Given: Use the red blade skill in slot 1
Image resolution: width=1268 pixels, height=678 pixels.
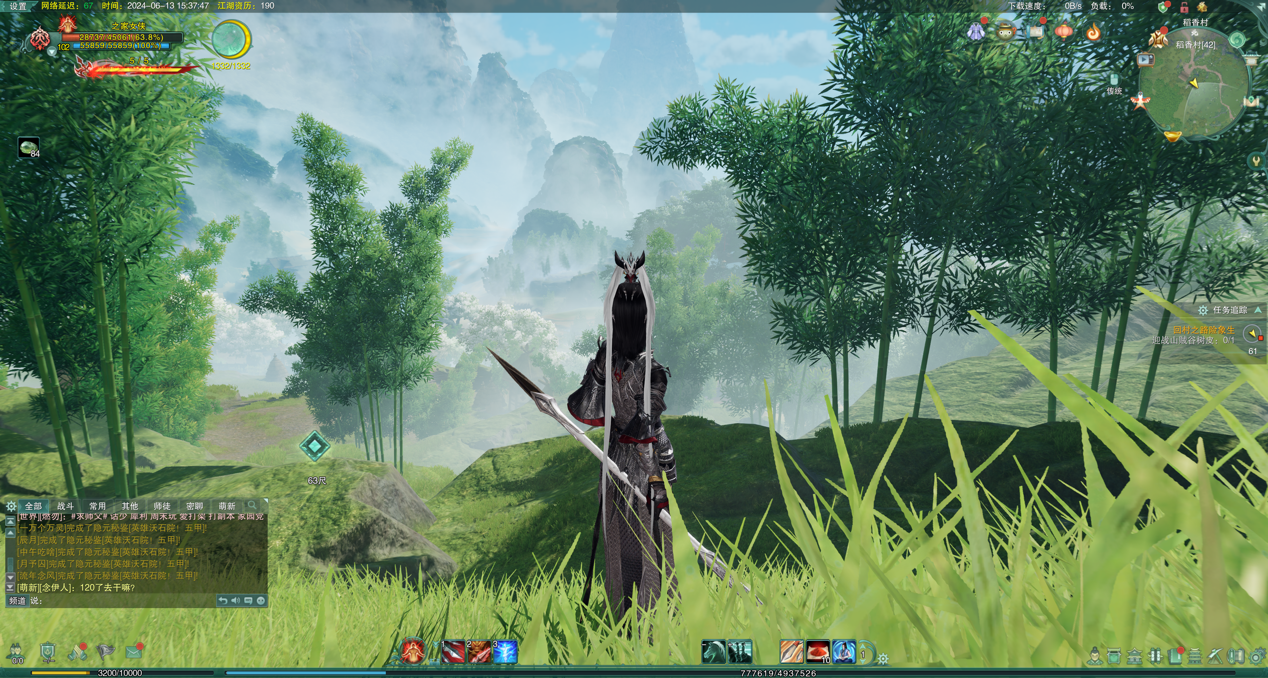Looking at the screenshot, I should coord(454,653).
